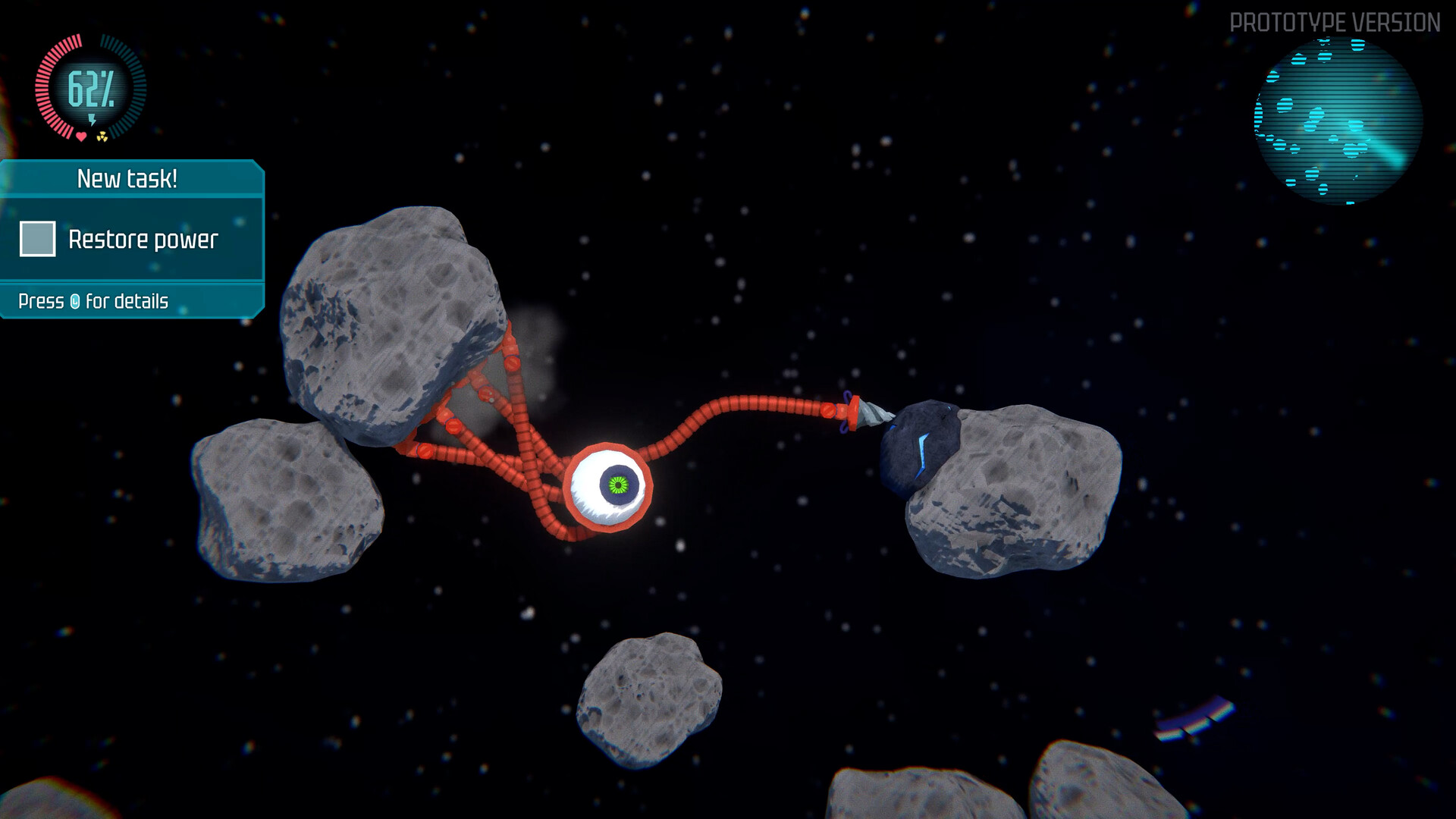This screenshot has height=819, width=1456.
Task: Open the circular radar minimap
Action: click(x=1338, y=121)
